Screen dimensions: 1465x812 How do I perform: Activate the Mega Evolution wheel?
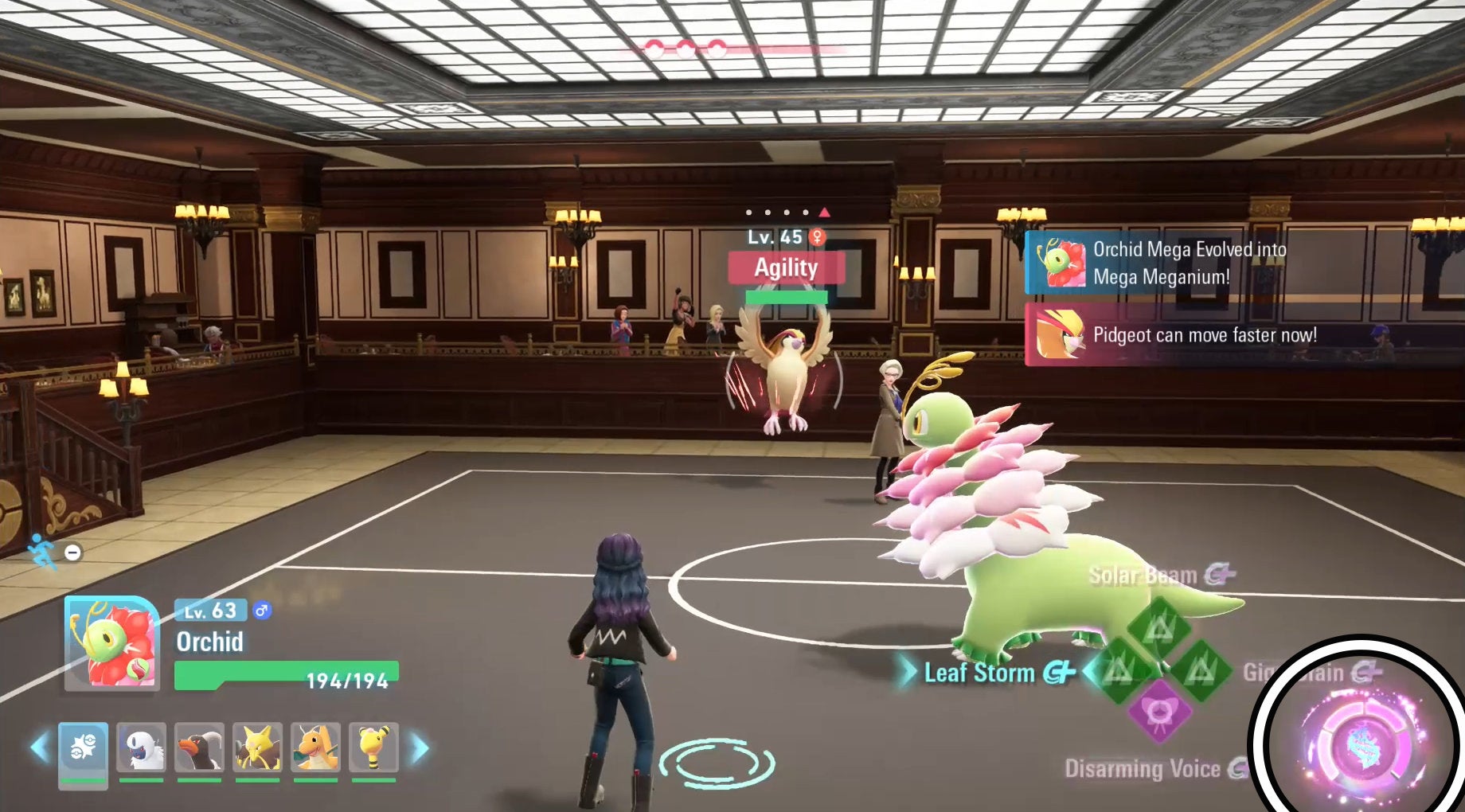tap(1362, 743)
